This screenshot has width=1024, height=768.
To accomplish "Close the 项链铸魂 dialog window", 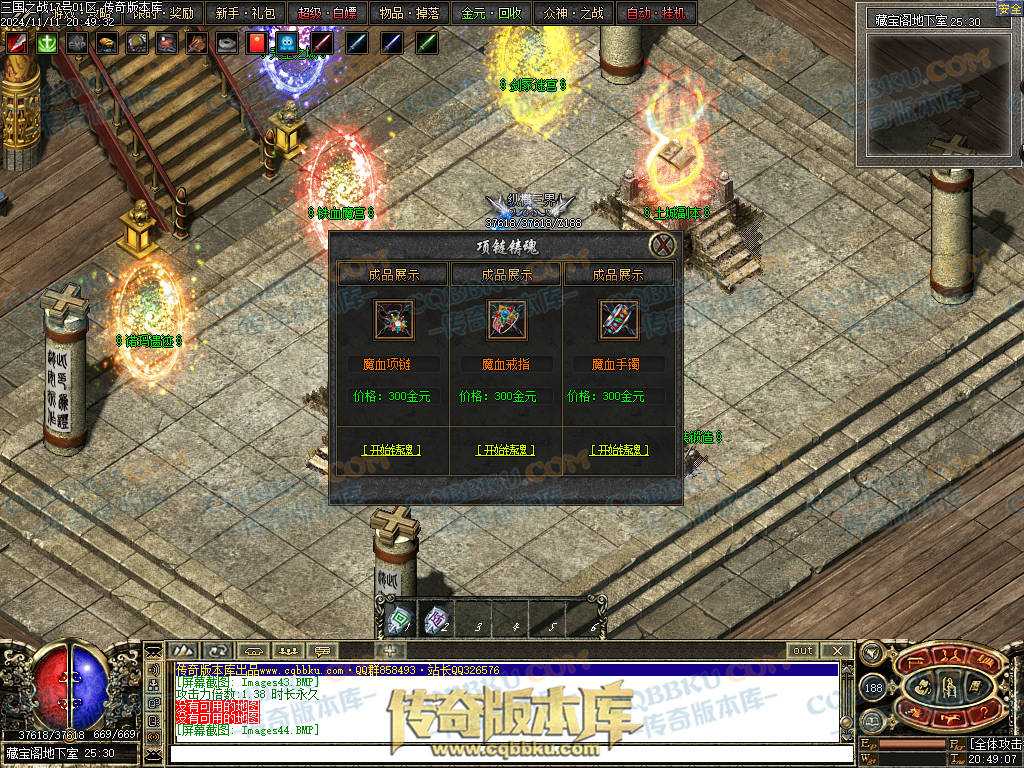I will click(662, 245).
